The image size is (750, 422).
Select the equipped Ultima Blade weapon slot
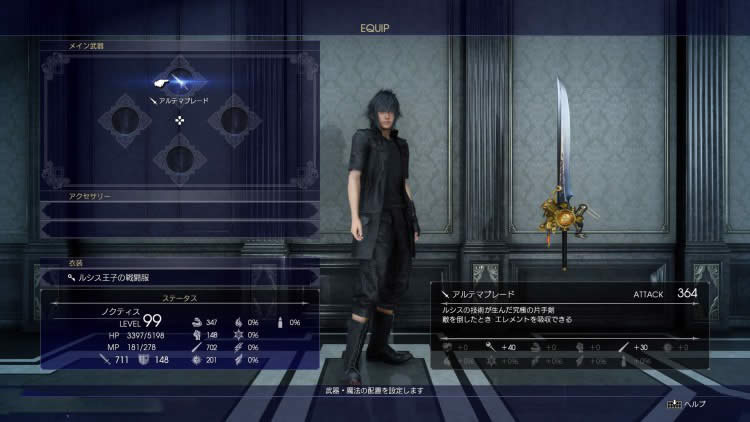(180, 84)
